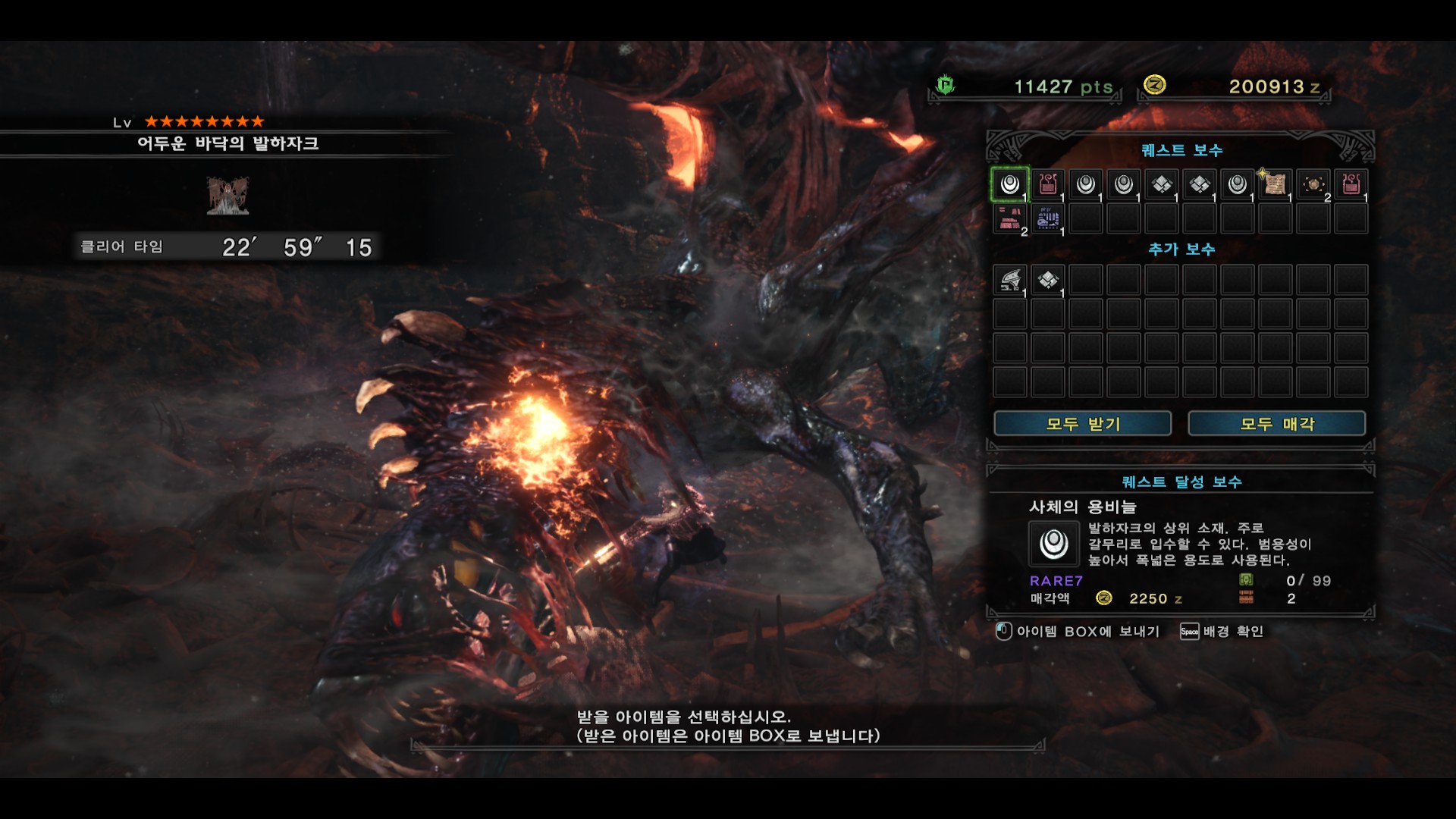Image resolution: width=1456 pixels, height=819 pixels.
Task: Pick the sparkling parchment ticket reward
Action: click(x=1275, y=184)
